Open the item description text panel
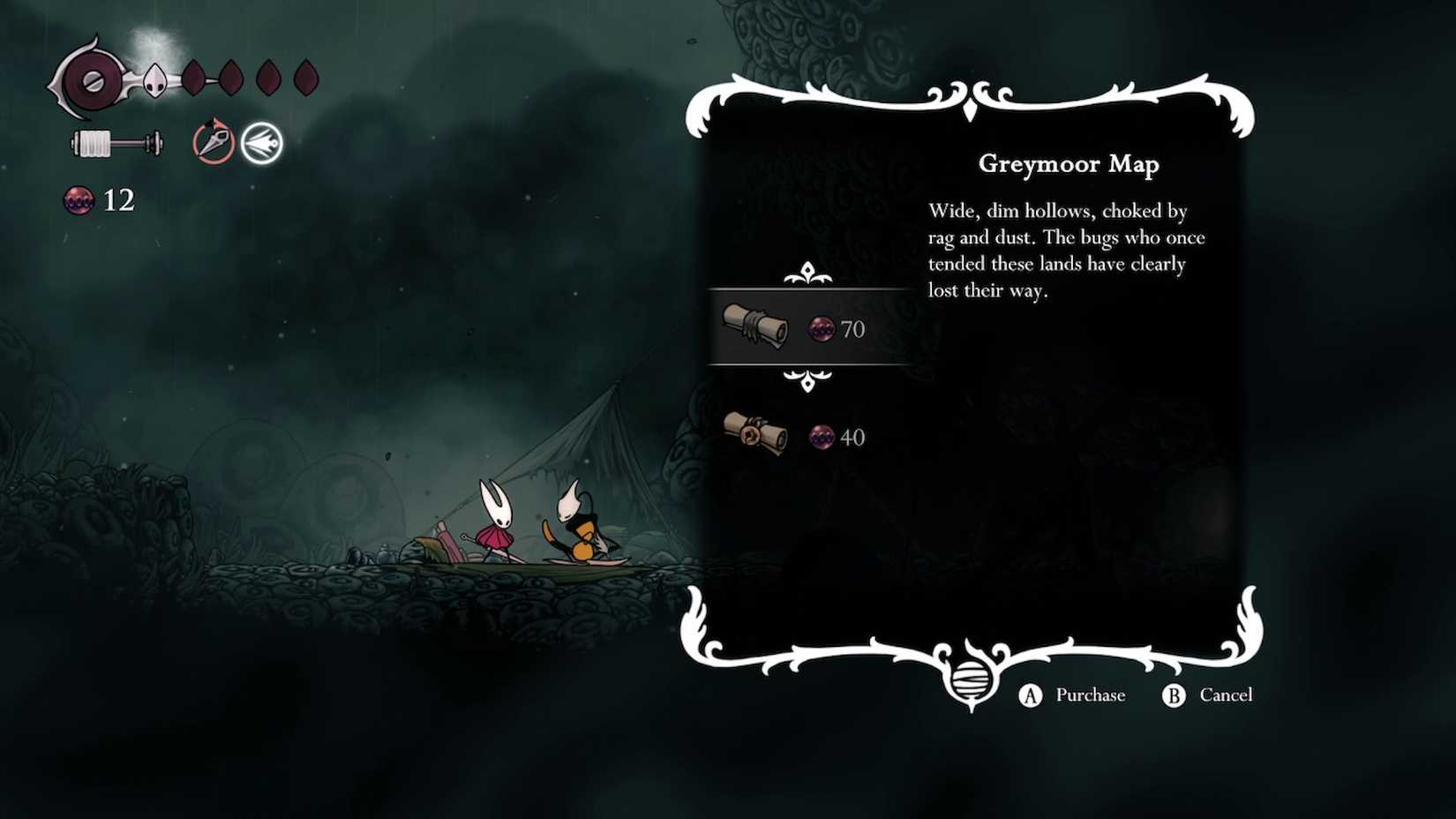 tap(1065, 250)
